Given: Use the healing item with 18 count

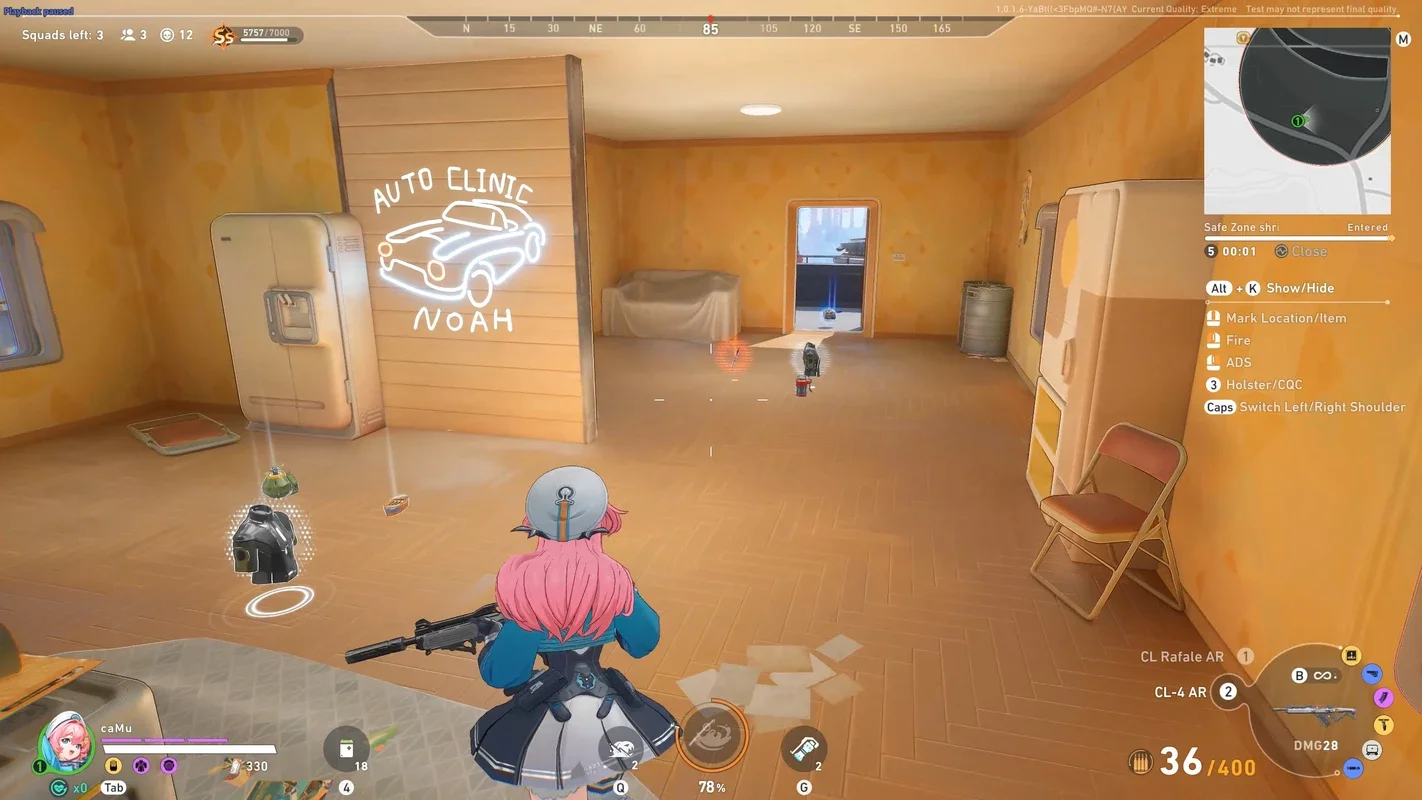Looking at the screenshot, I should [346, 749].
